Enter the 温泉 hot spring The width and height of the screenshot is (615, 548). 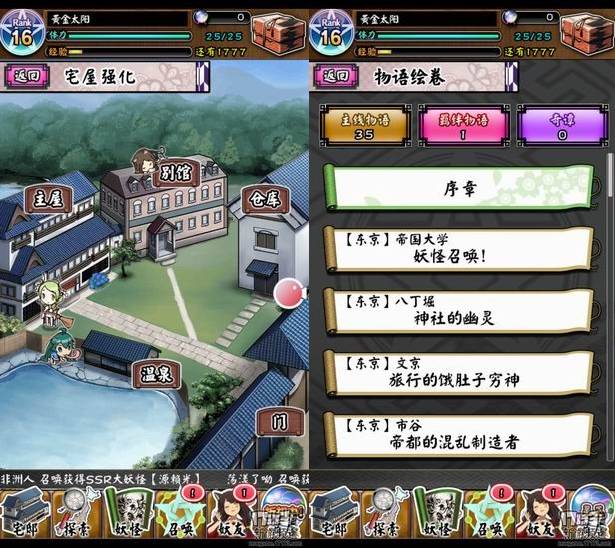[x=156, y=376]
